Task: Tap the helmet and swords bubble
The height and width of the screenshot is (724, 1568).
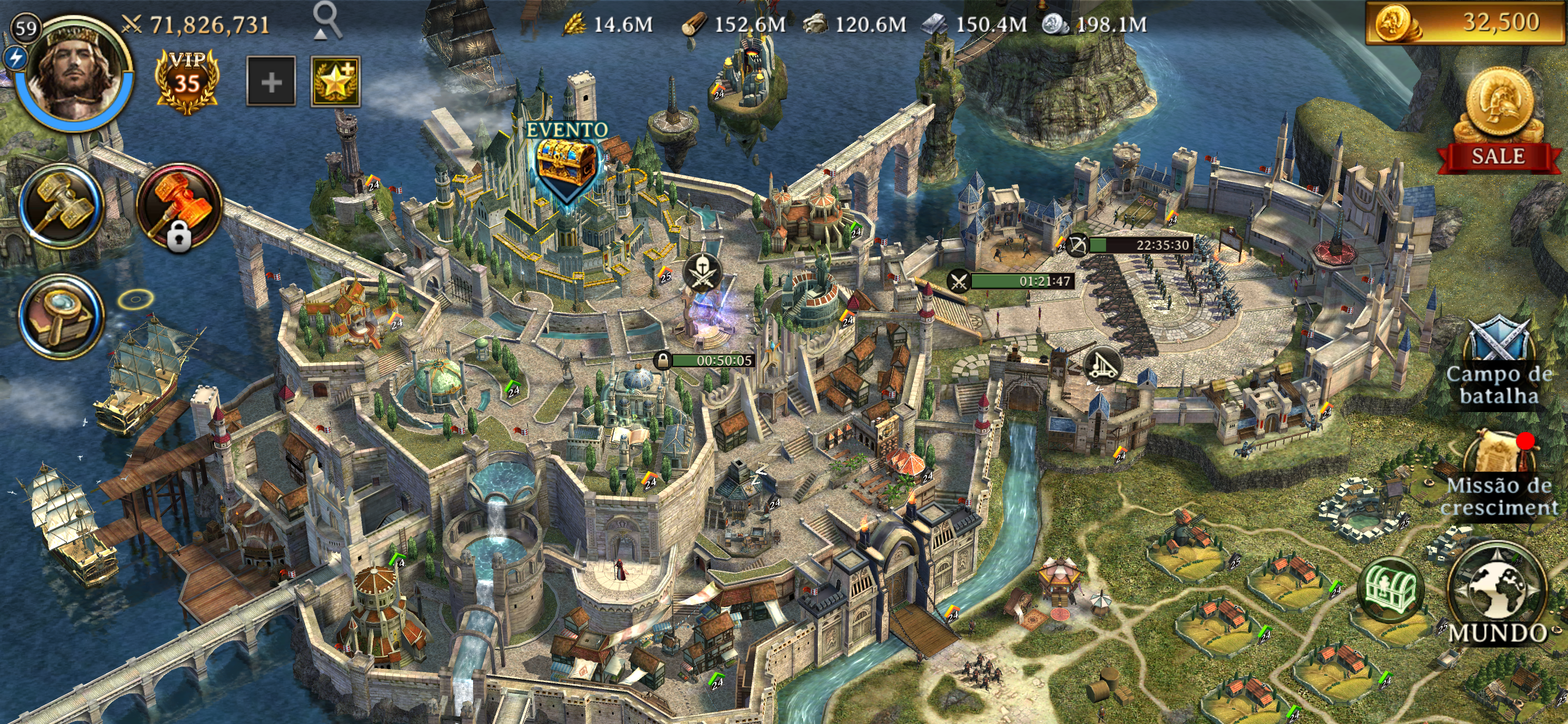Action: click(x=703, y=272)
